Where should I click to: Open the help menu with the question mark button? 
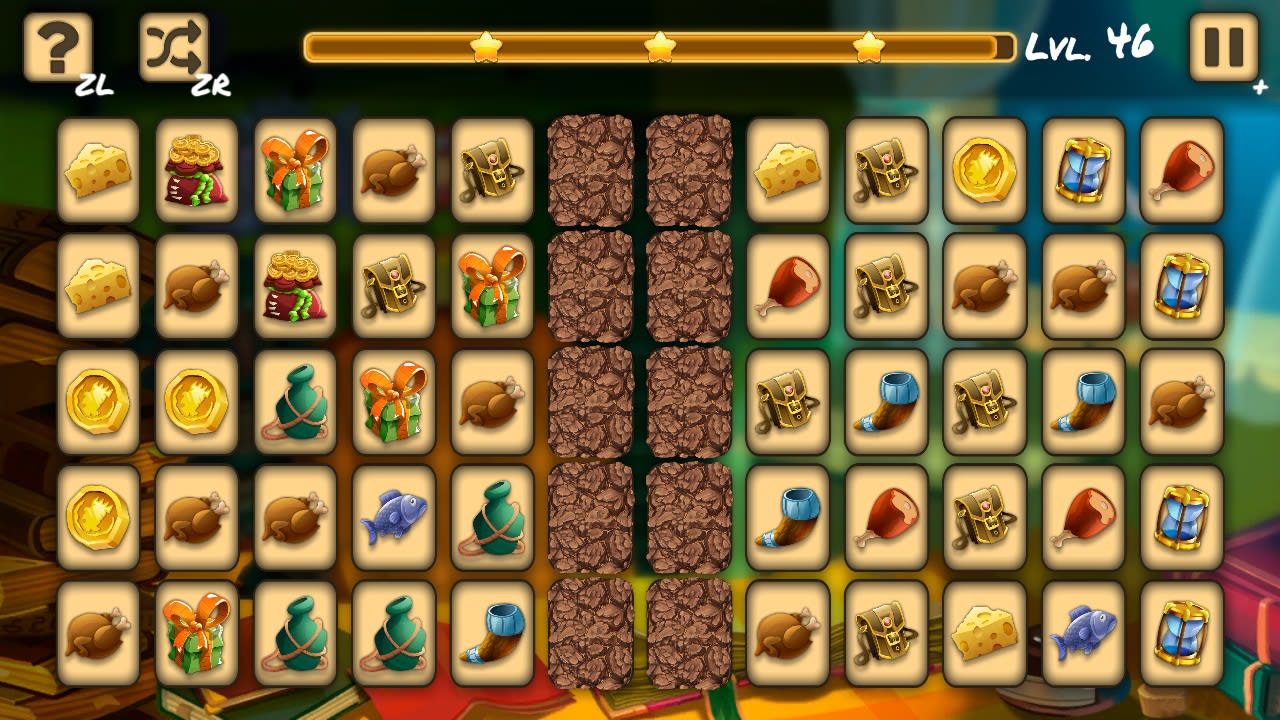(x=55, y=45)
